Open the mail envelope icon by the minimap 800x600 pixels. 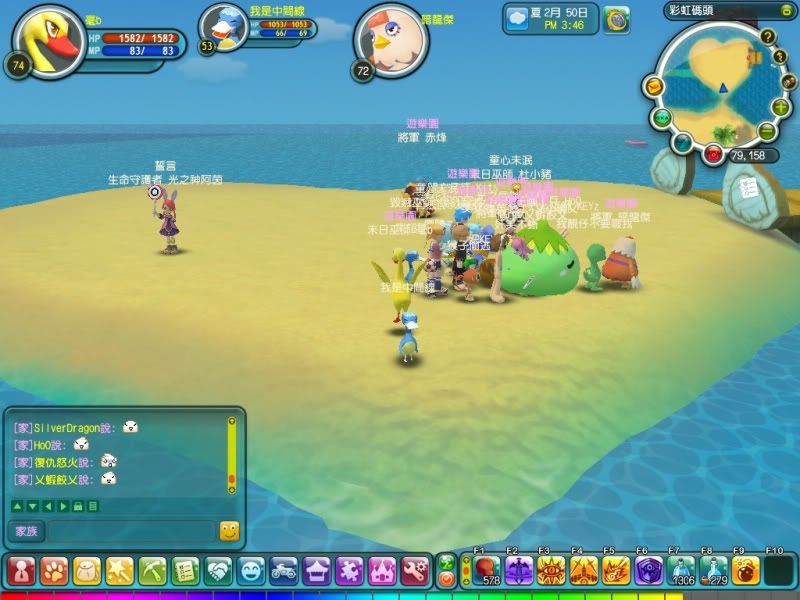(652, 87)
